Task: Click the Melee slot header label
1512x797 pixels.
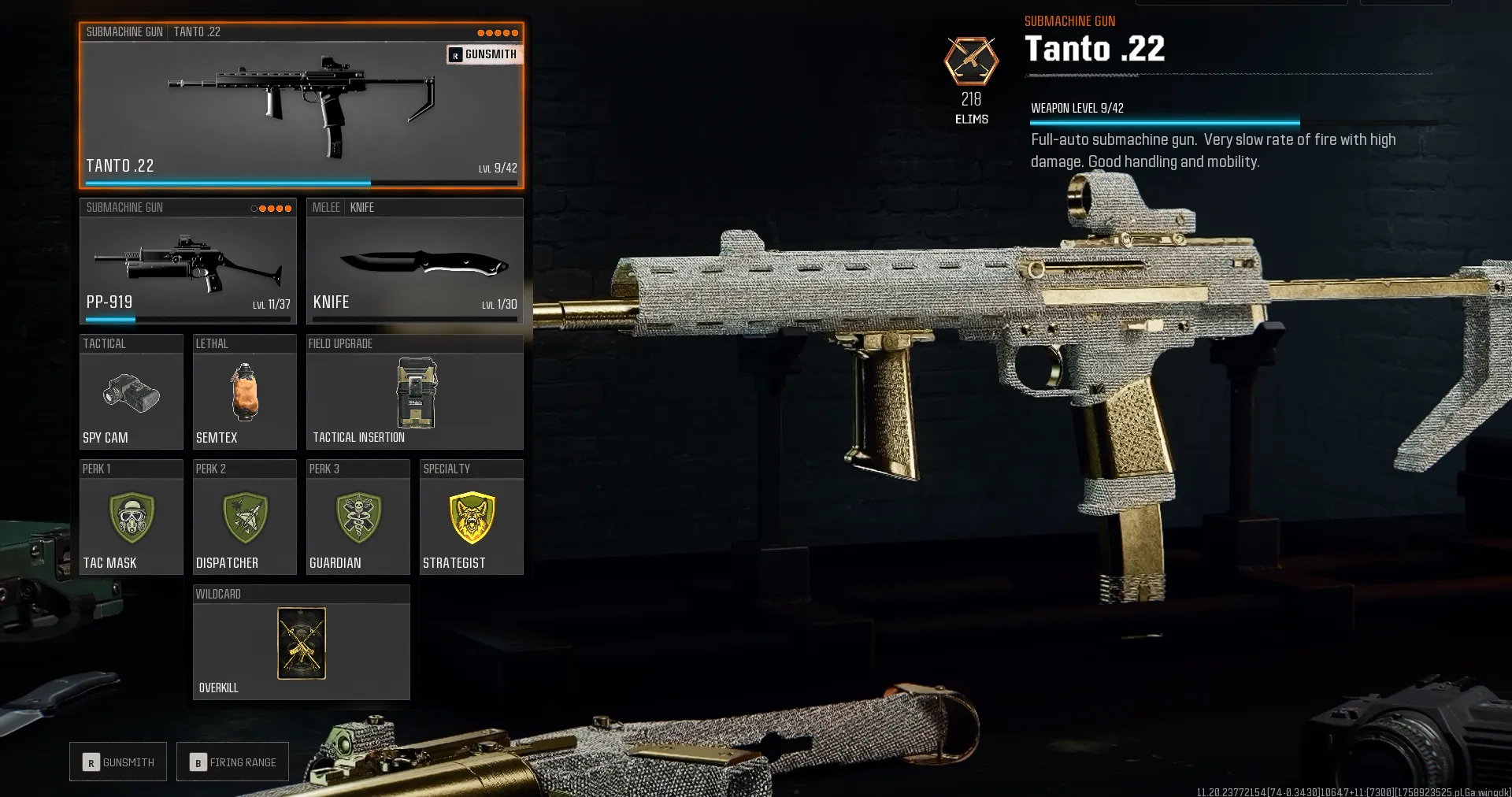Action: [x=325, y=207]
